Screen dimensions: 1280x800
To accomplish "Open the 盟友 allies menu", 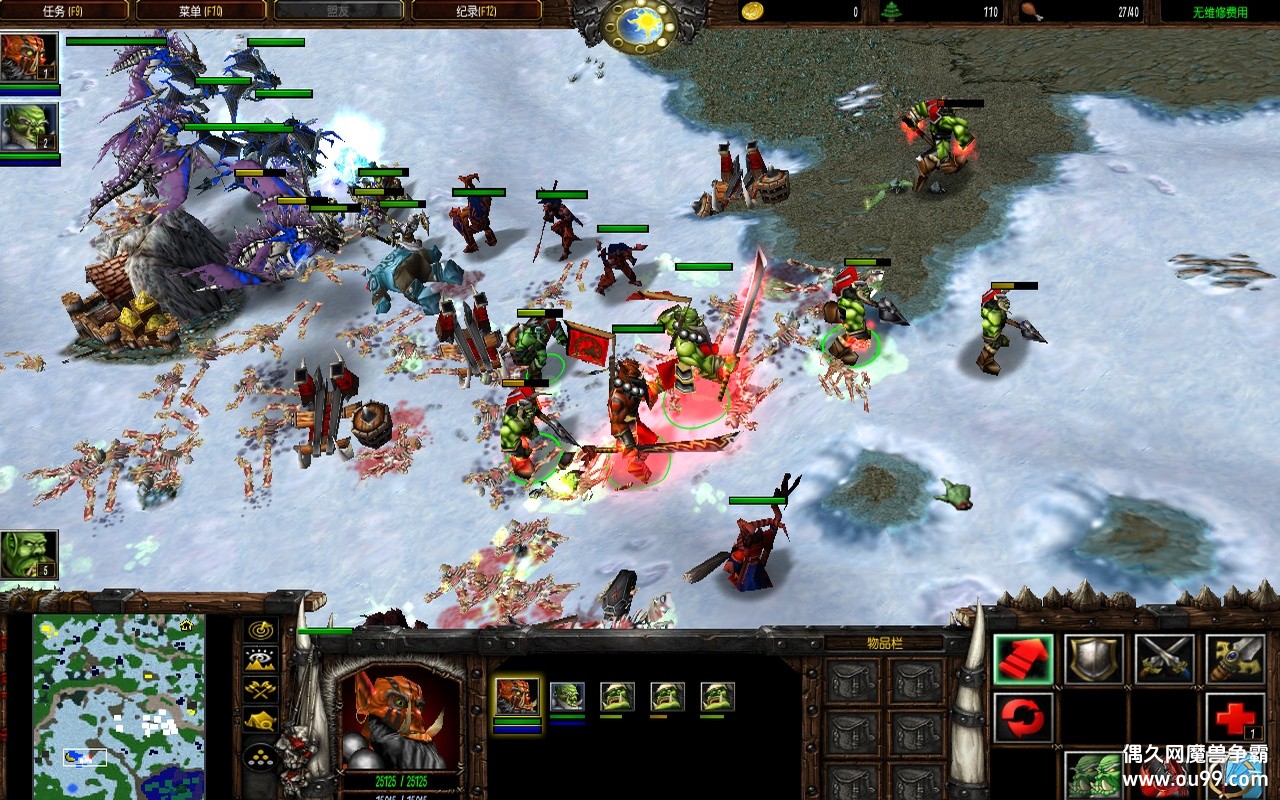I will point(338,11).
